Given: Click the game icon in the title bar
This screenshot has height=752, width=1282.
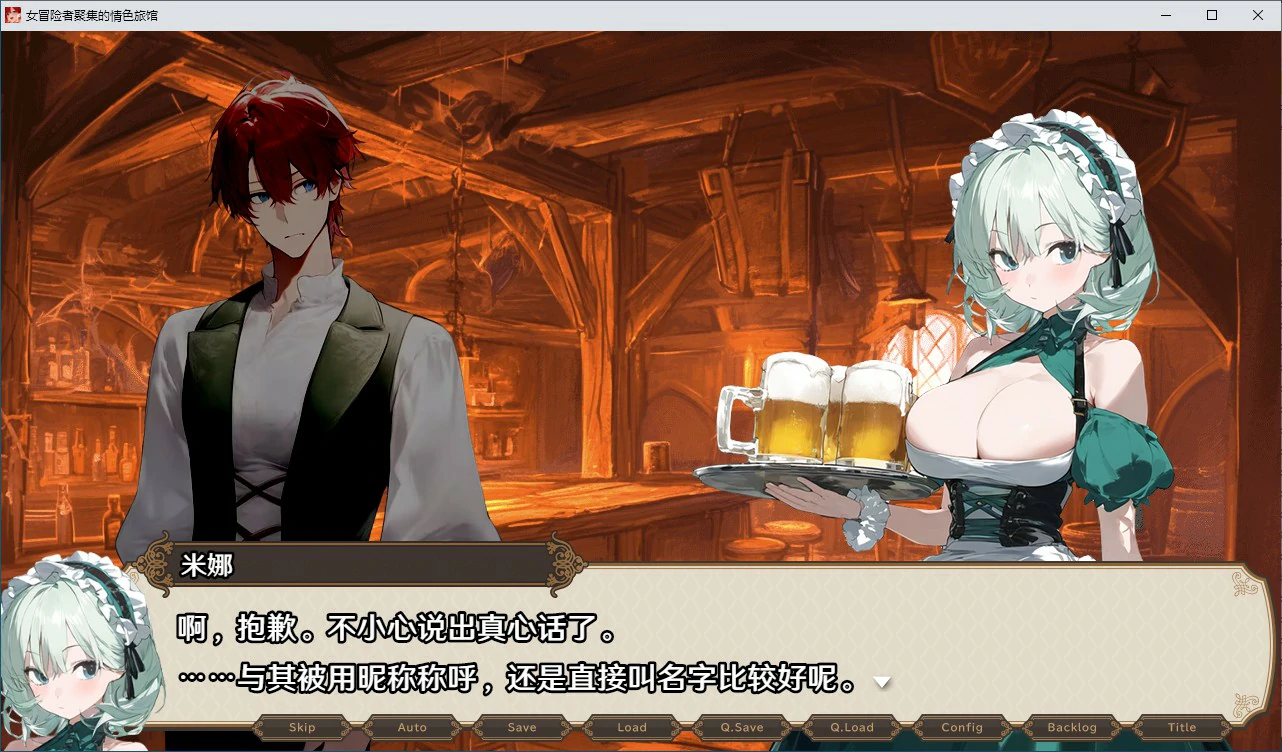Looking at the screenshot, I should pos(14,15).
